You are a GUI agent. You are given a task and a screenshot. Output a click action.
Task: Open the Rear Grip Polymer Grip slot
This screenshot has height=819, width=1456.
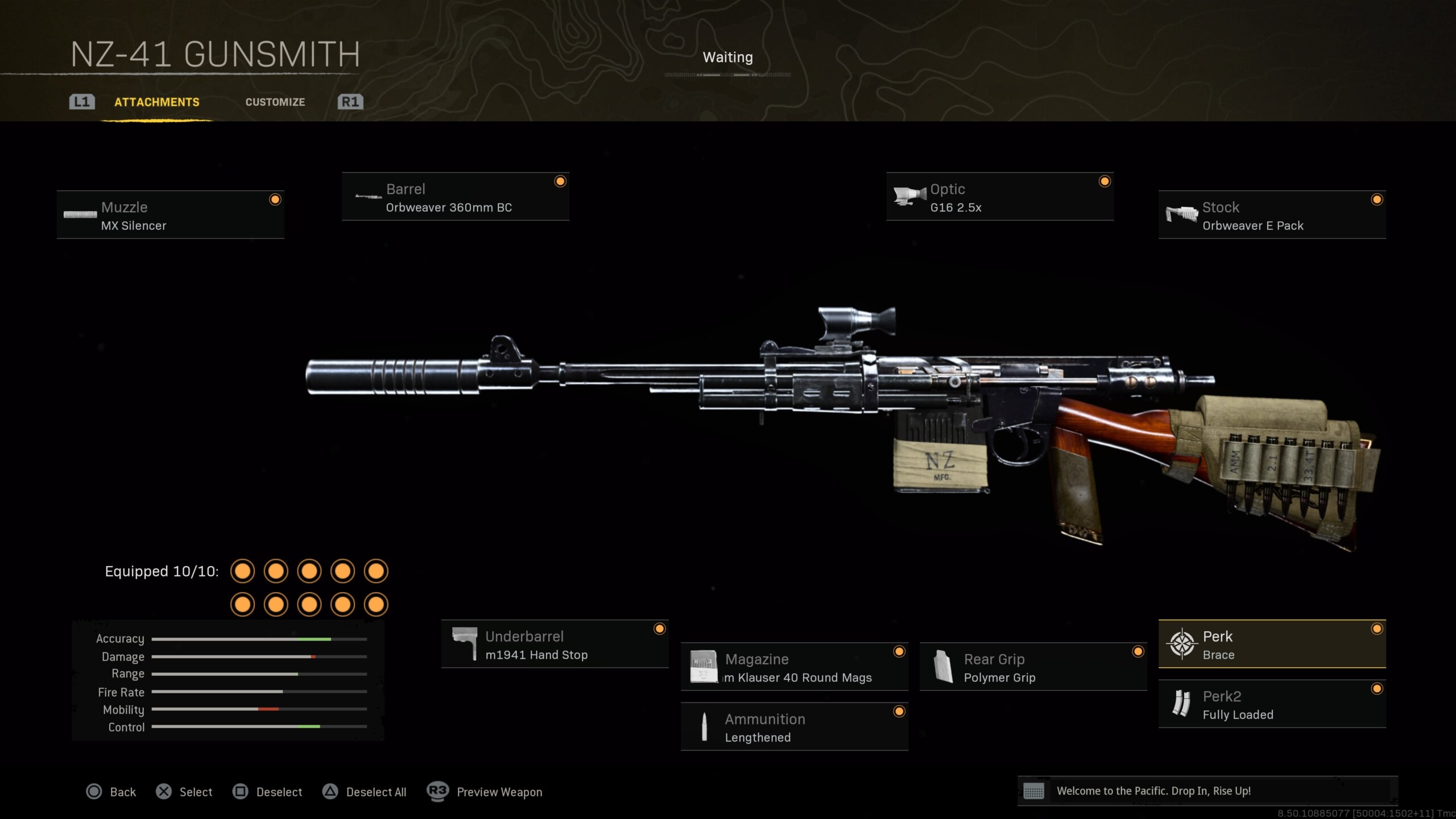click(1033, 667)
